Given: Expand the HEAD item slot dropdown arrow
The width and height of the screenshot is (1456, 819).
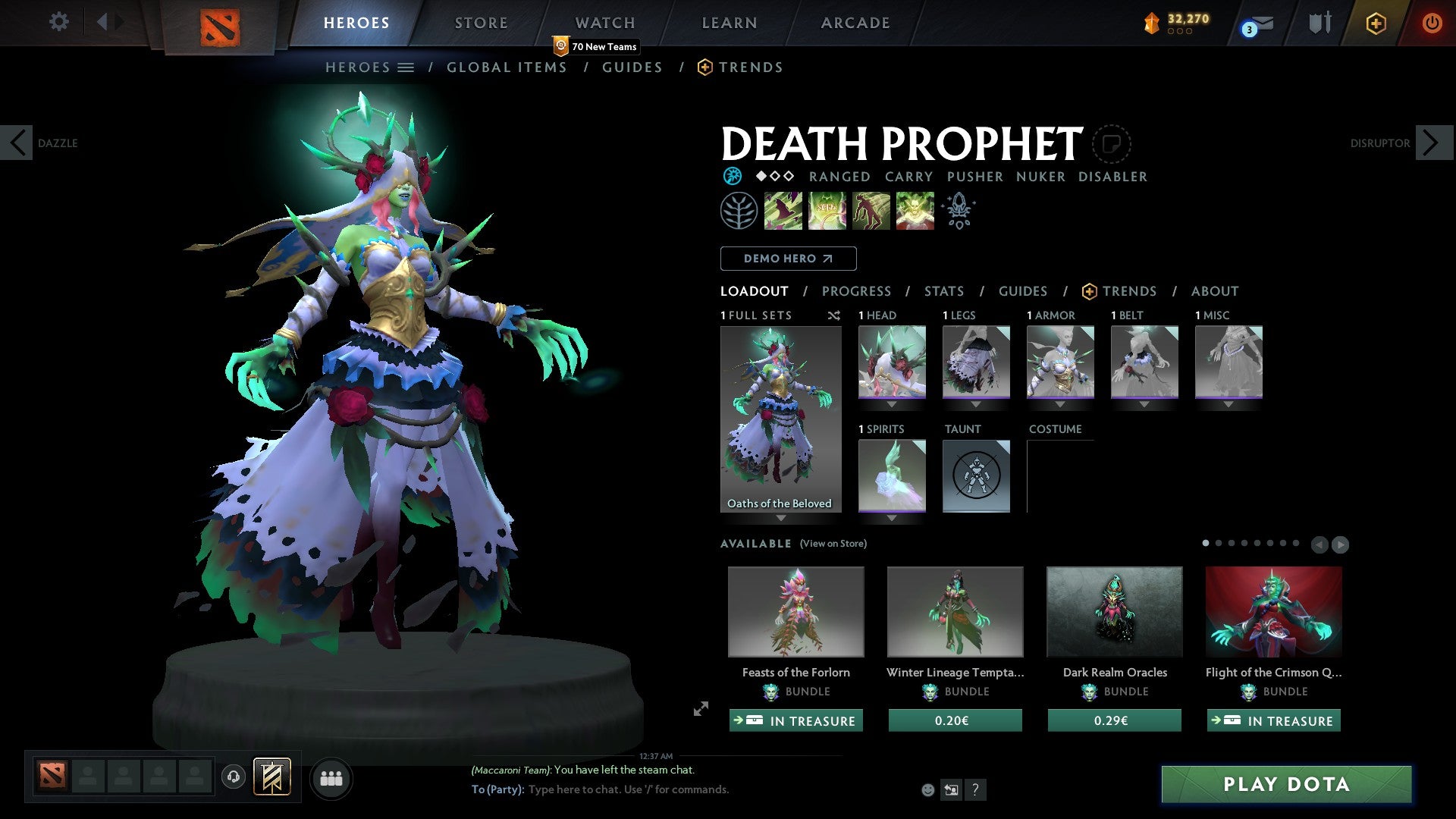Looking at the screenshot, I should [891, 404].
